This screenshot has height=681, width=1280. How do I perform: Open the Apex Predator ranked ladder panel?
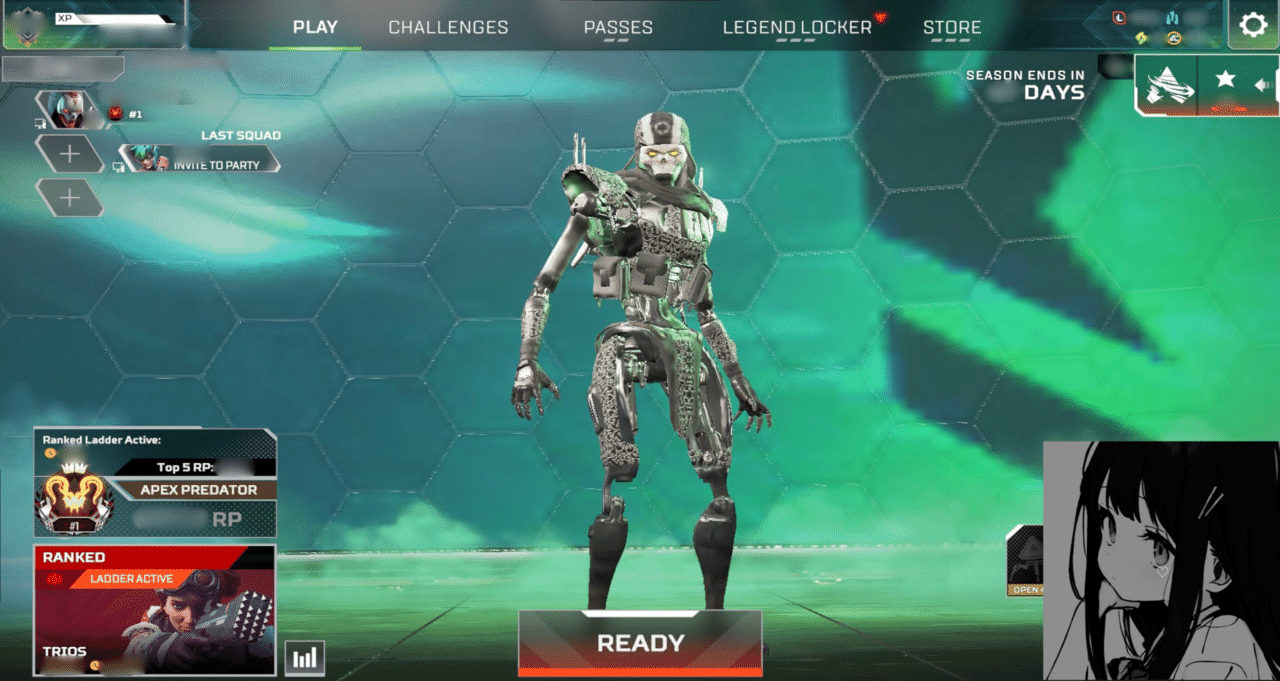coord(155,484)
